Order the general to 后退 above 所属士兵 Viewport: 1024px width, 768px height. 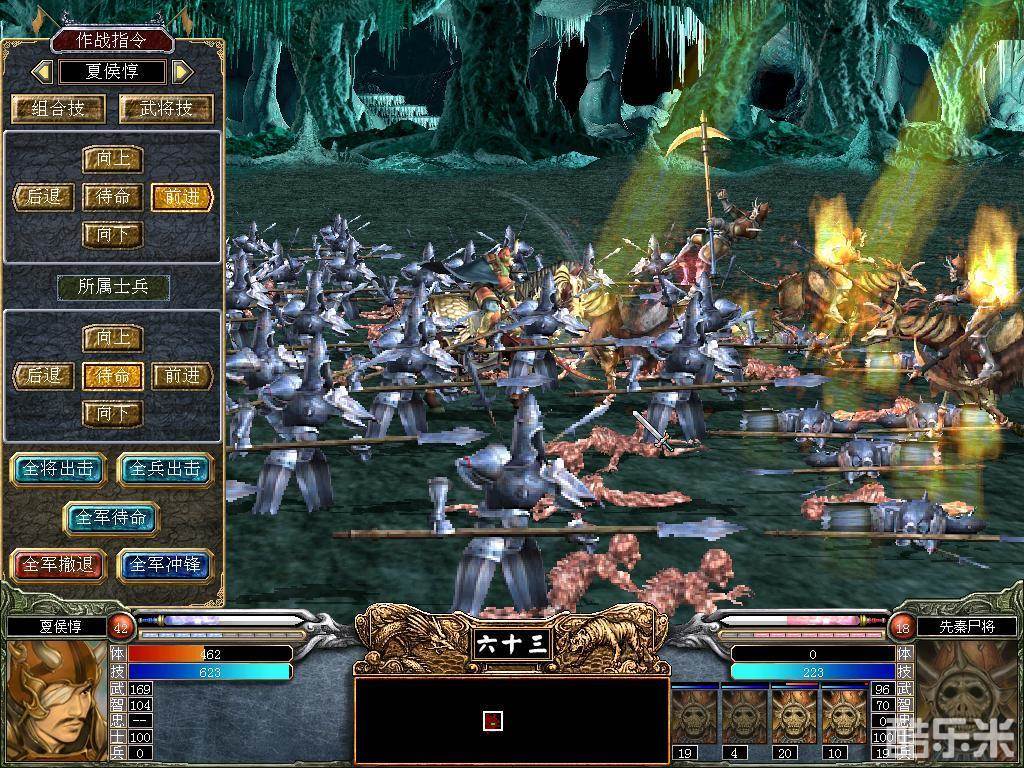pyautogui.click(x=45, y=197)
